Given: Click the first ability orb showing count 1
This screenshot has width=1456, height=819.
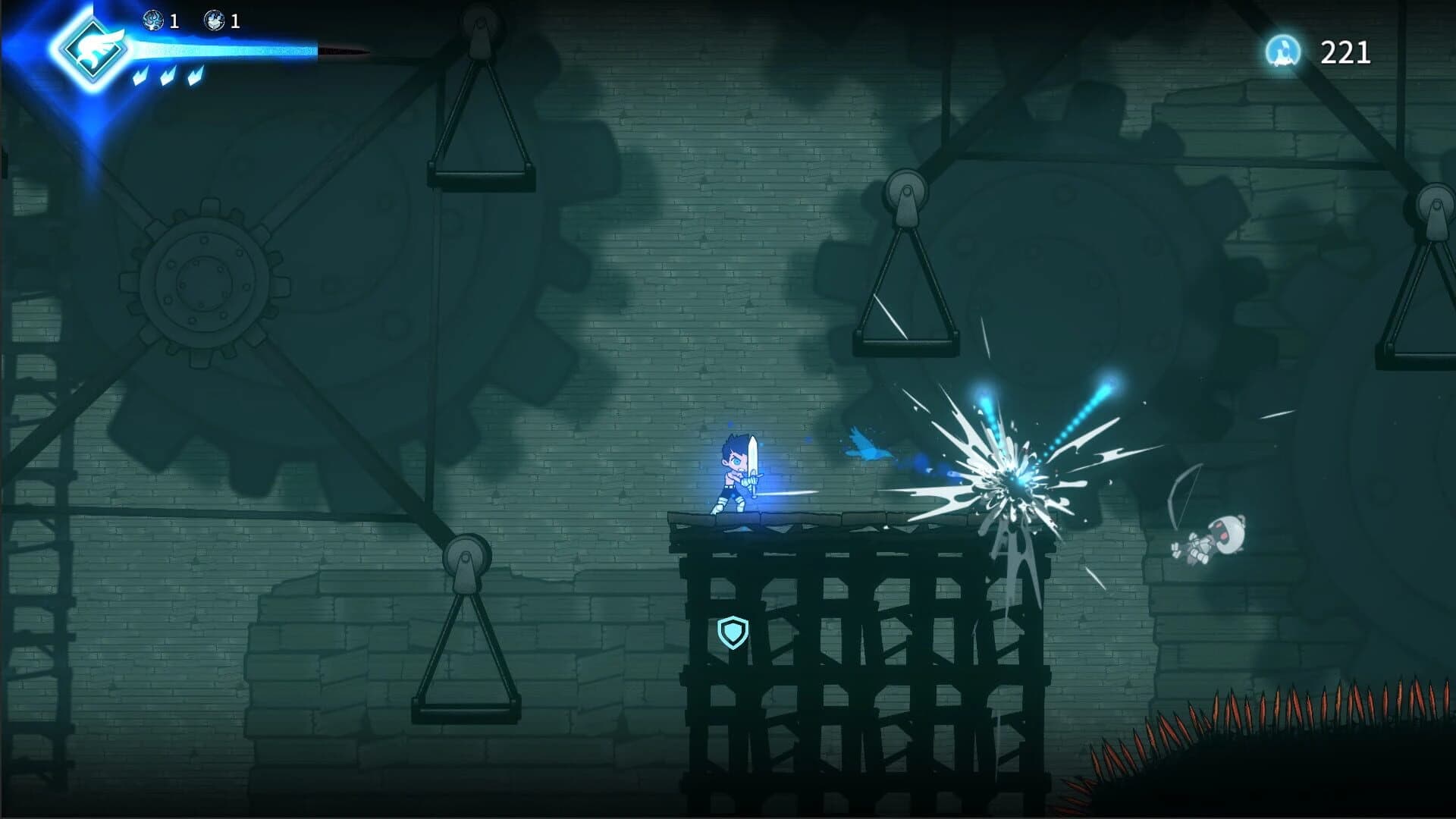Looking at the screenshot, I should [x=154, y=21].
